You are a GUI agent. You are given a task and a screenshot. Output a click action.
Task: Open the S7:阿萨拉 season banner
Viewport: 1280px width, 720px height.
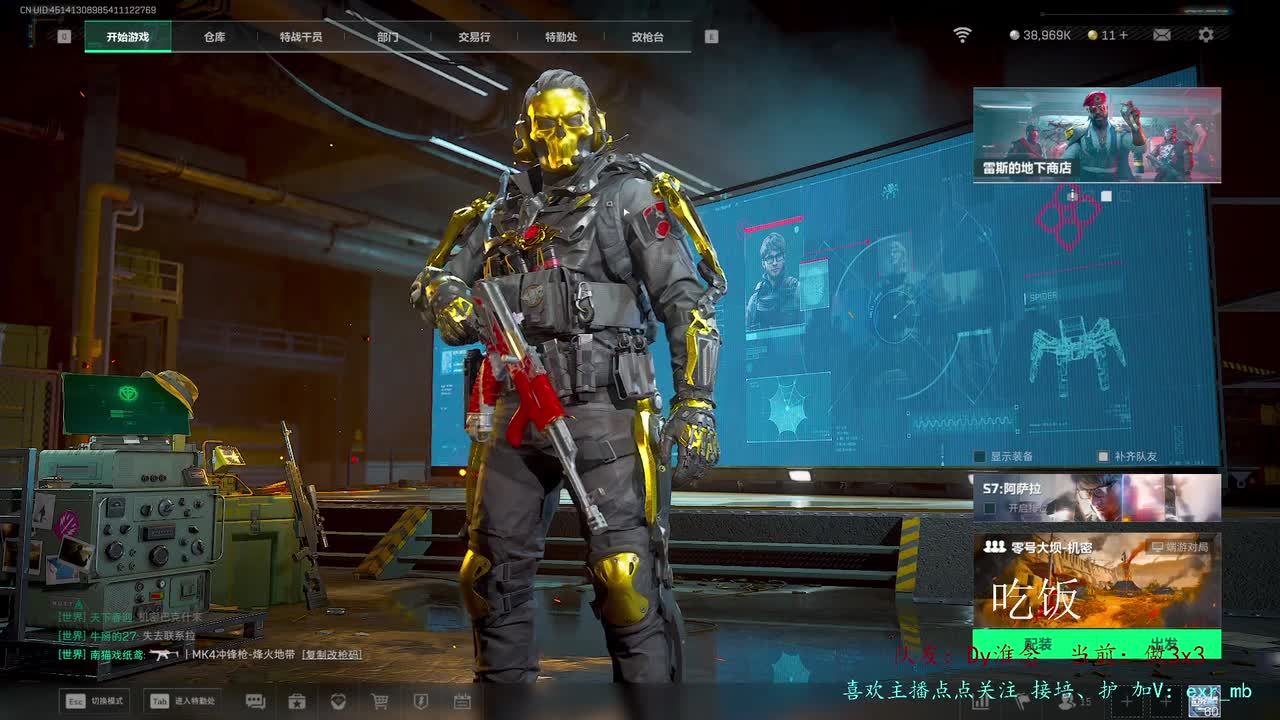pos(1096,497)
